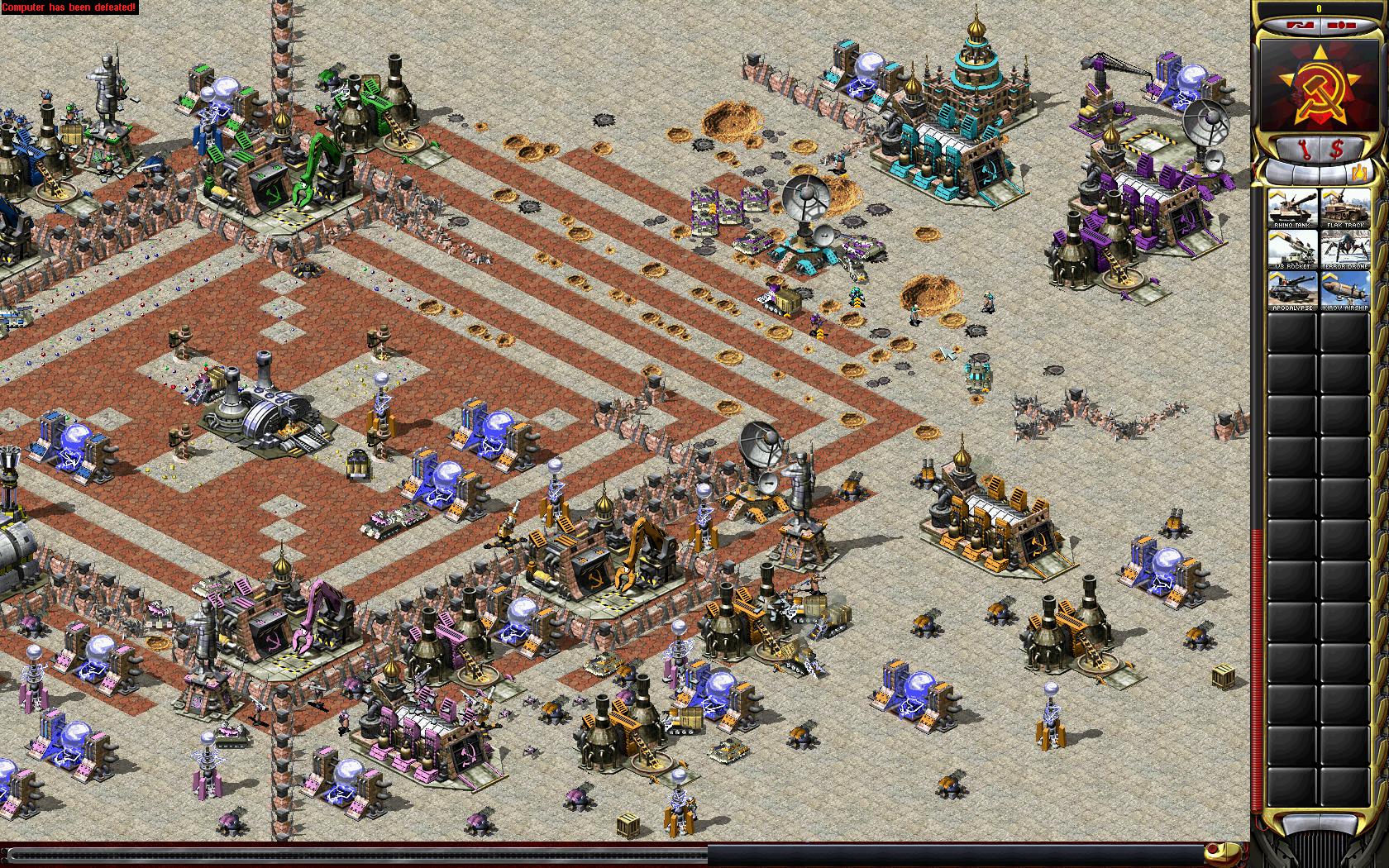This screenshot has height=868, width=1389.
Task: Select the V3 Rocket launcher cameo
Action: click(x=1294, y=249)
